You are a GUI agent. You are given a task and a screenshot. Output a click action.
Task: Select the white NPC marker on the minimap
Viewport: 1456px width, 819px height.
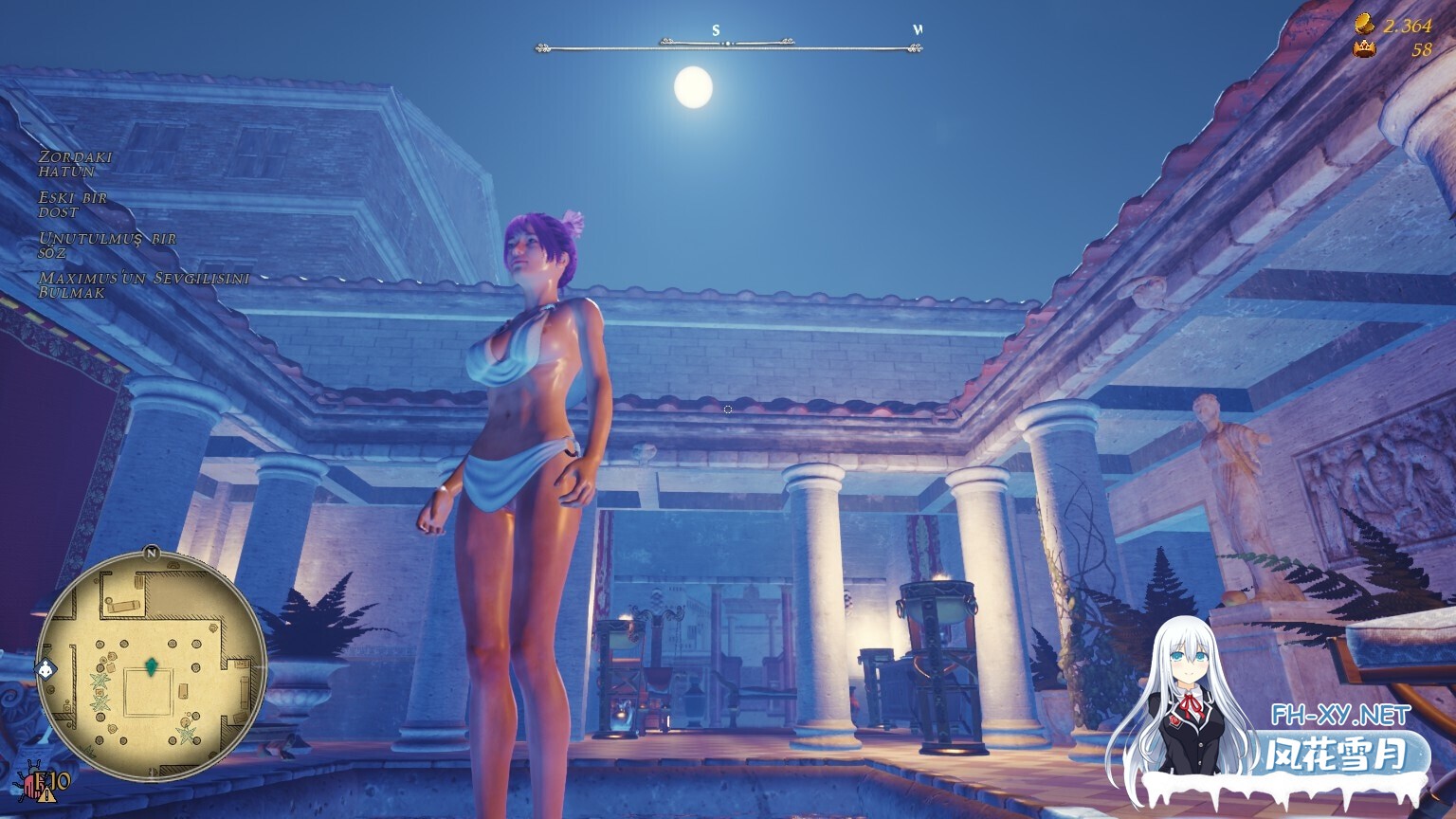pos(45,667)
